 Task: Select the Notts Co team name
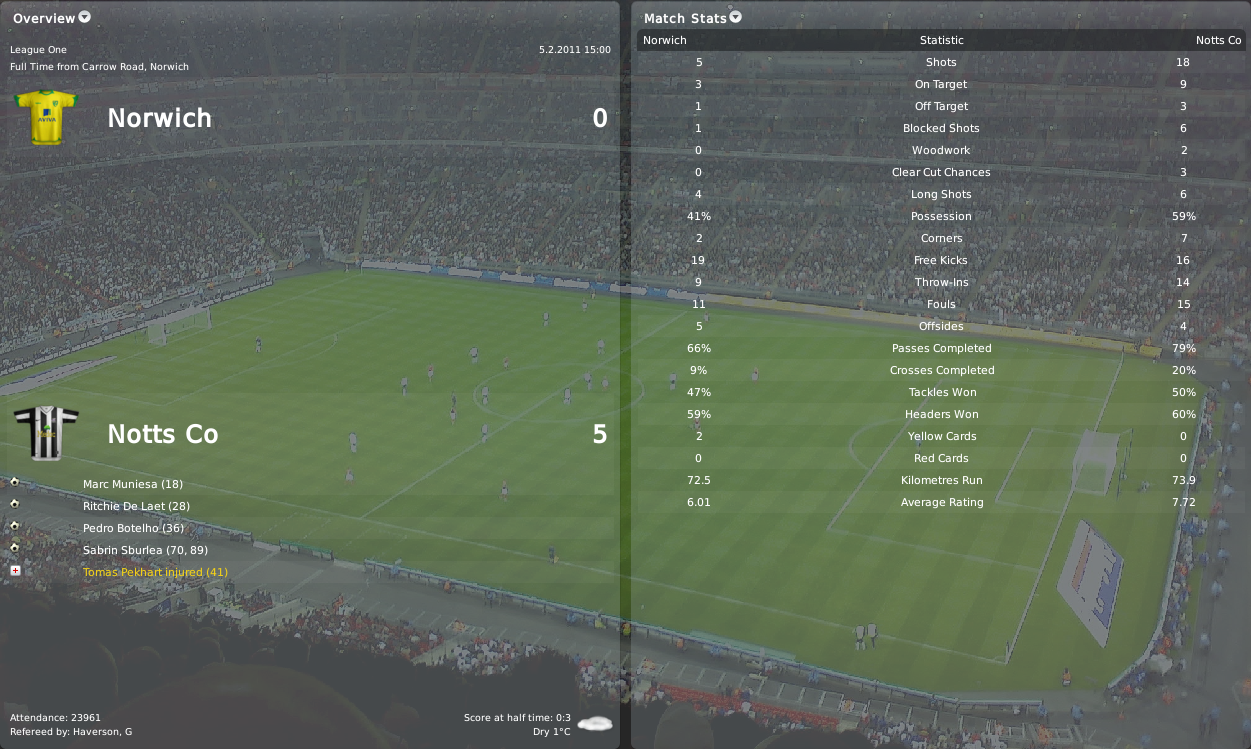[x=162, y=434]
